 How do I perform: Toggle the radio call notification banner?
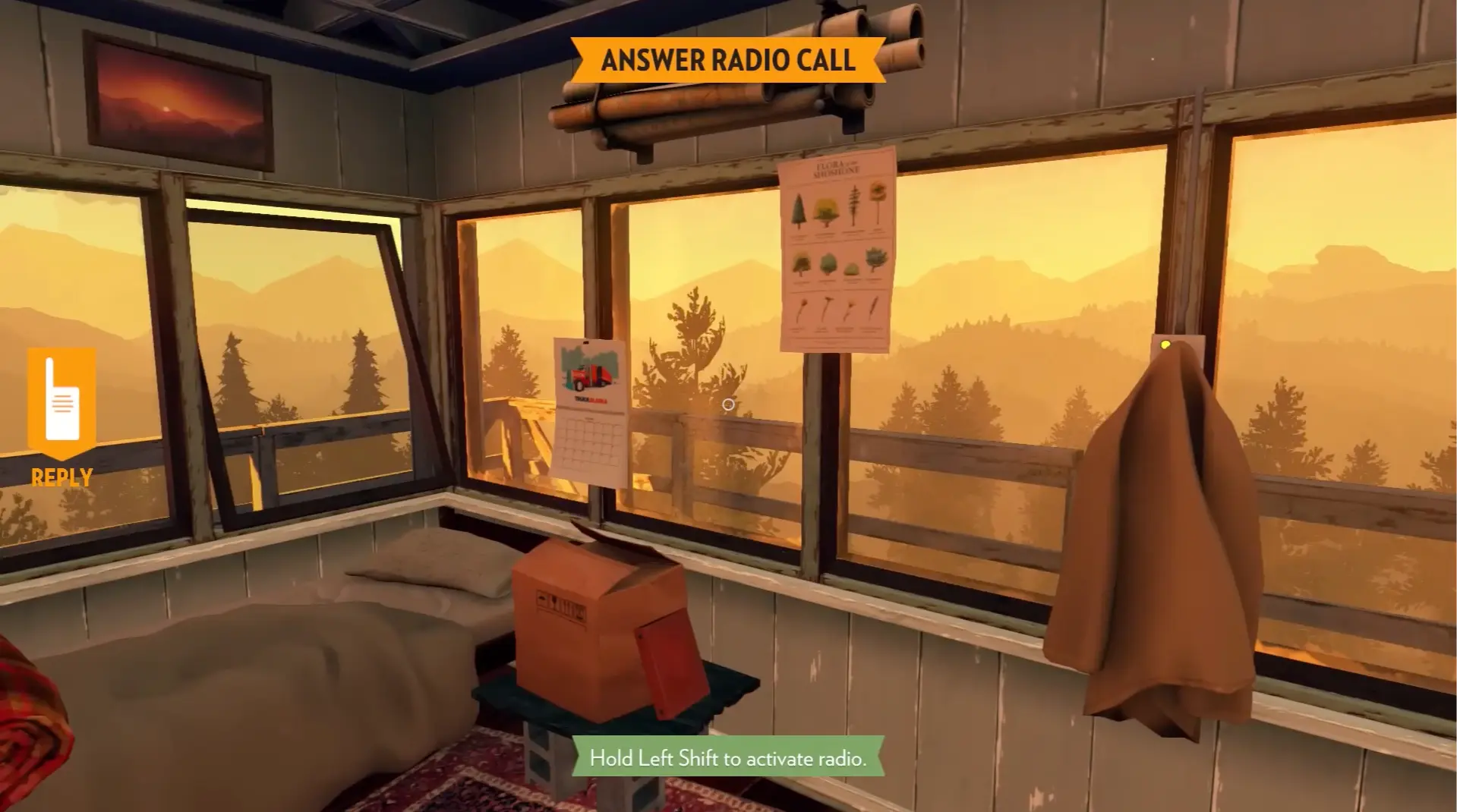729,60
